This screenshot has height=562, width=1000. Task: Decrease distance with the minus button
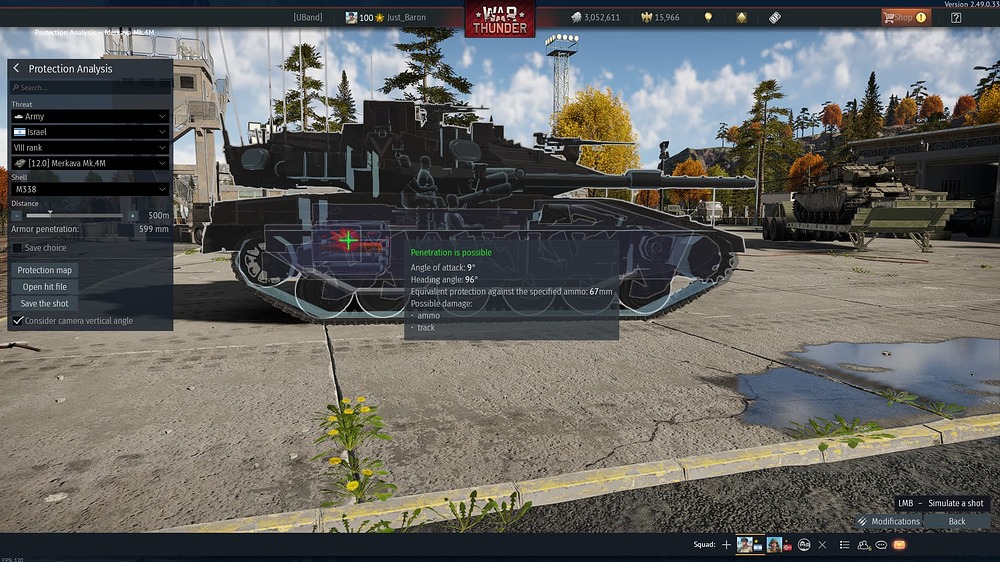(x=17, y=215)
